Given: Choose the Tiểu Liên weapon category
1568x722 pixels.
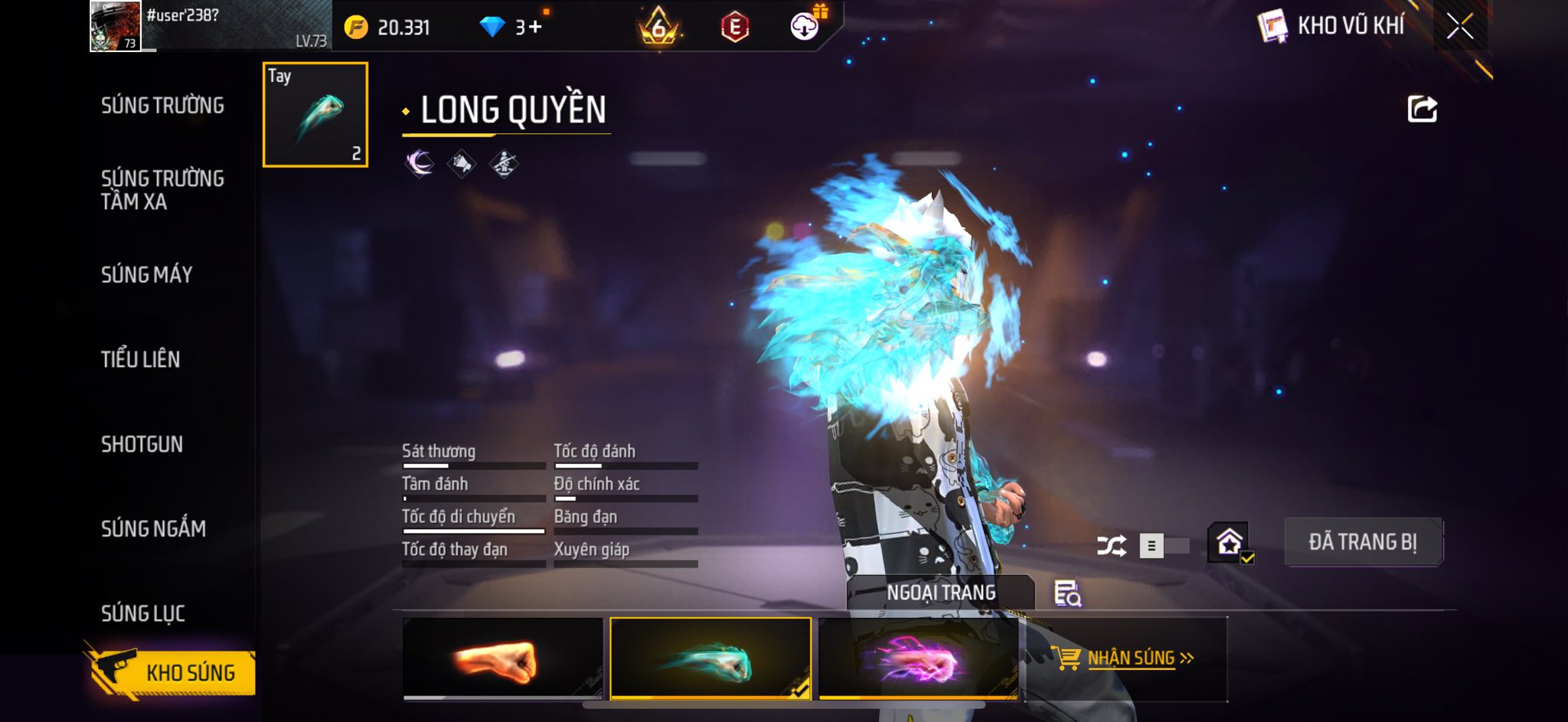Looking at the screenshot, I should coord(141,359).
